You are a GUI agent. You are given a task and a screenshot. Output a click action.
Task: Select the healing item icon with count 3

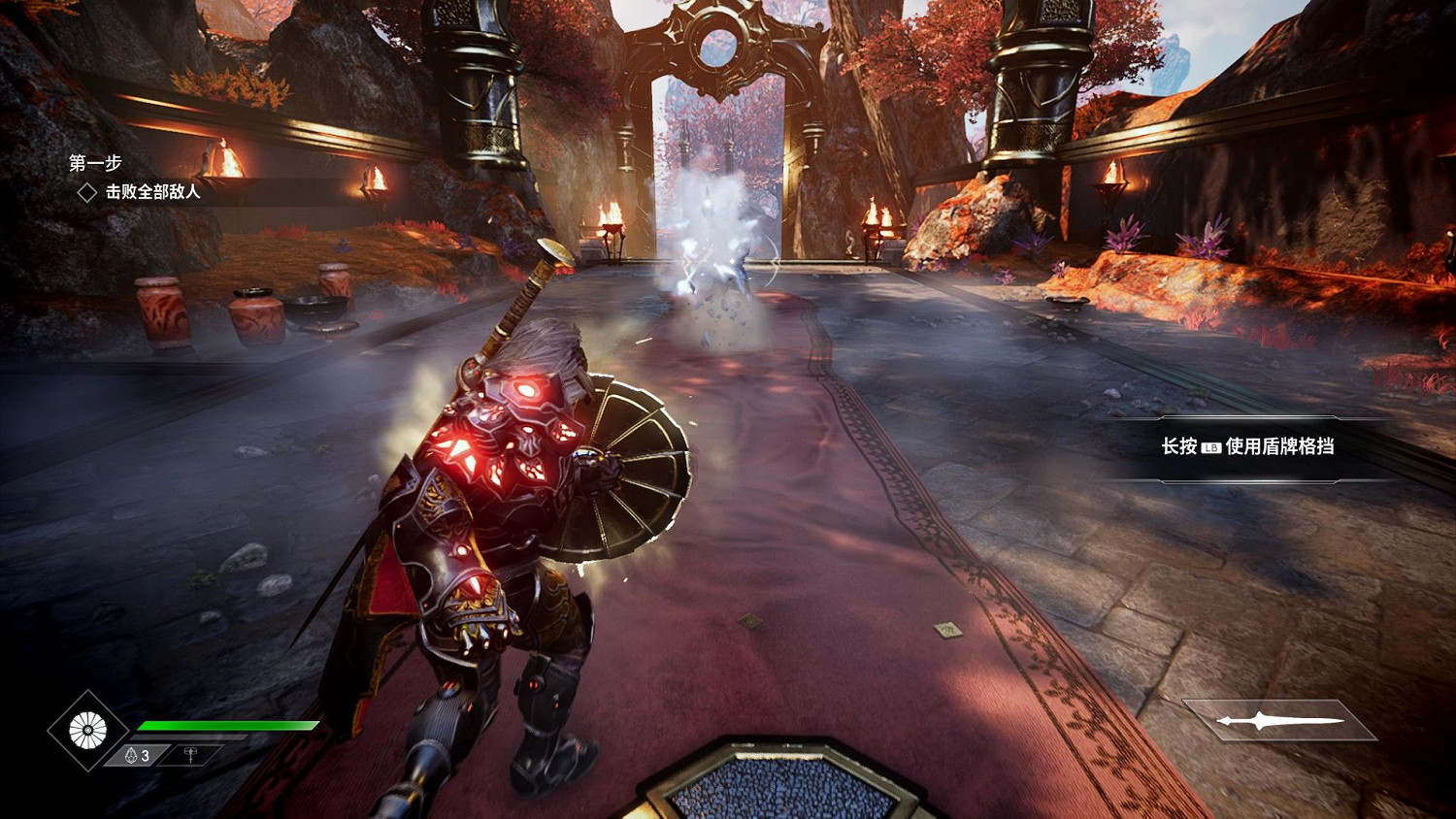click(x=136, y=755)
